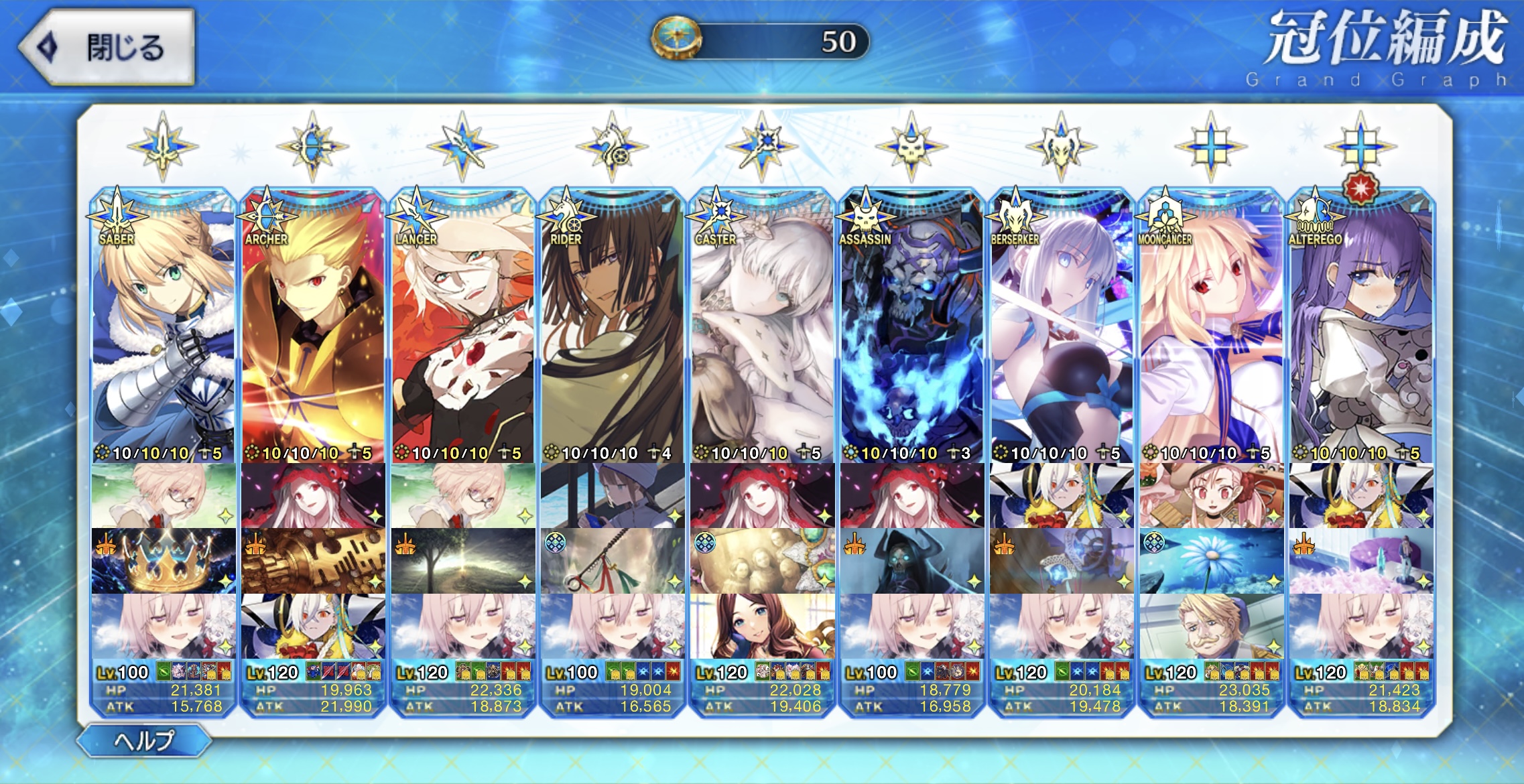Open the ヘルプ help button

(144, 740)
